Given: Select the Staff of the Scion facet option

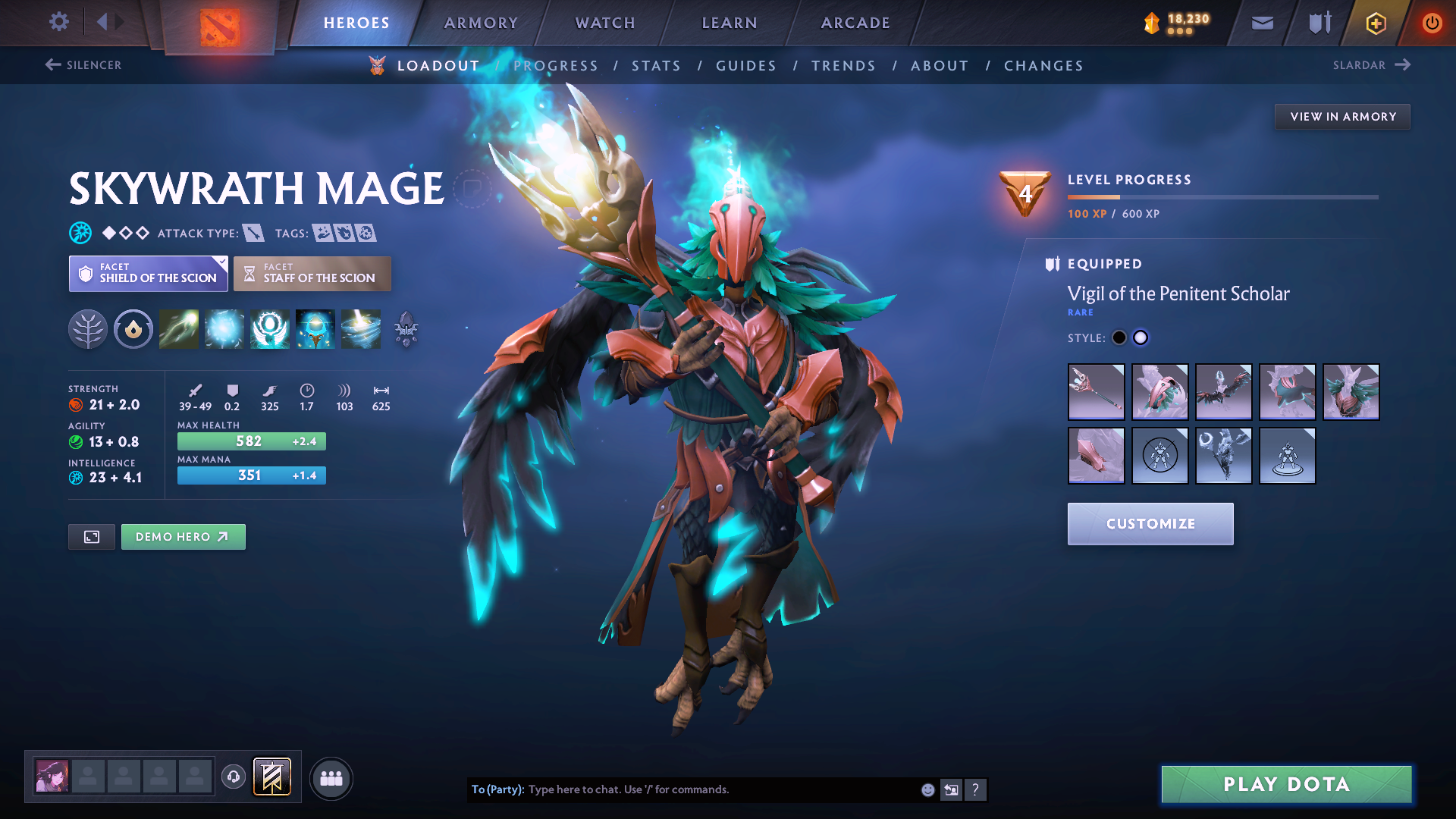Looking at the screenshot, I should 312,273.
